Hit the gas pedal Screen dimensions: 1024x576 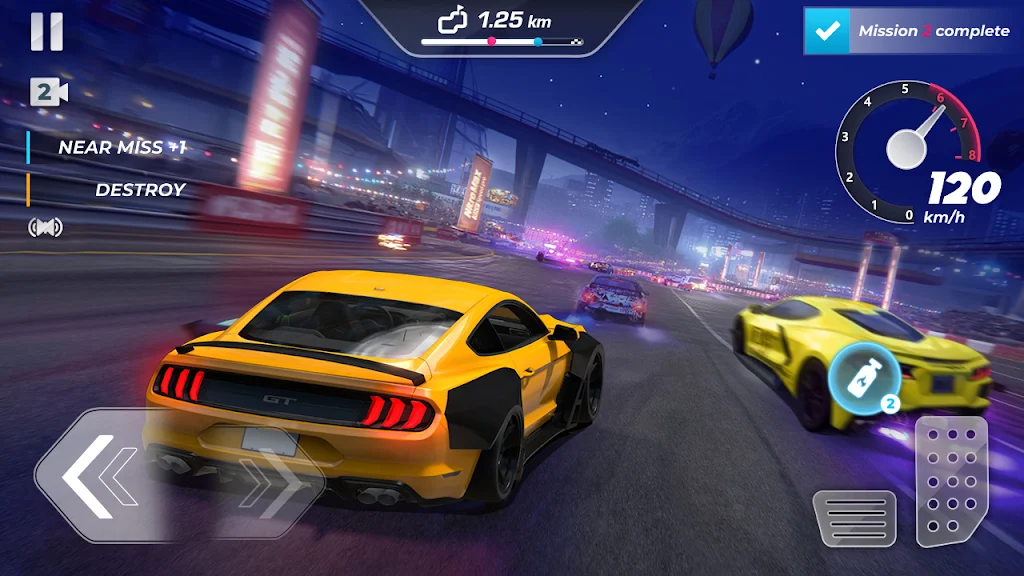(950, 481)
